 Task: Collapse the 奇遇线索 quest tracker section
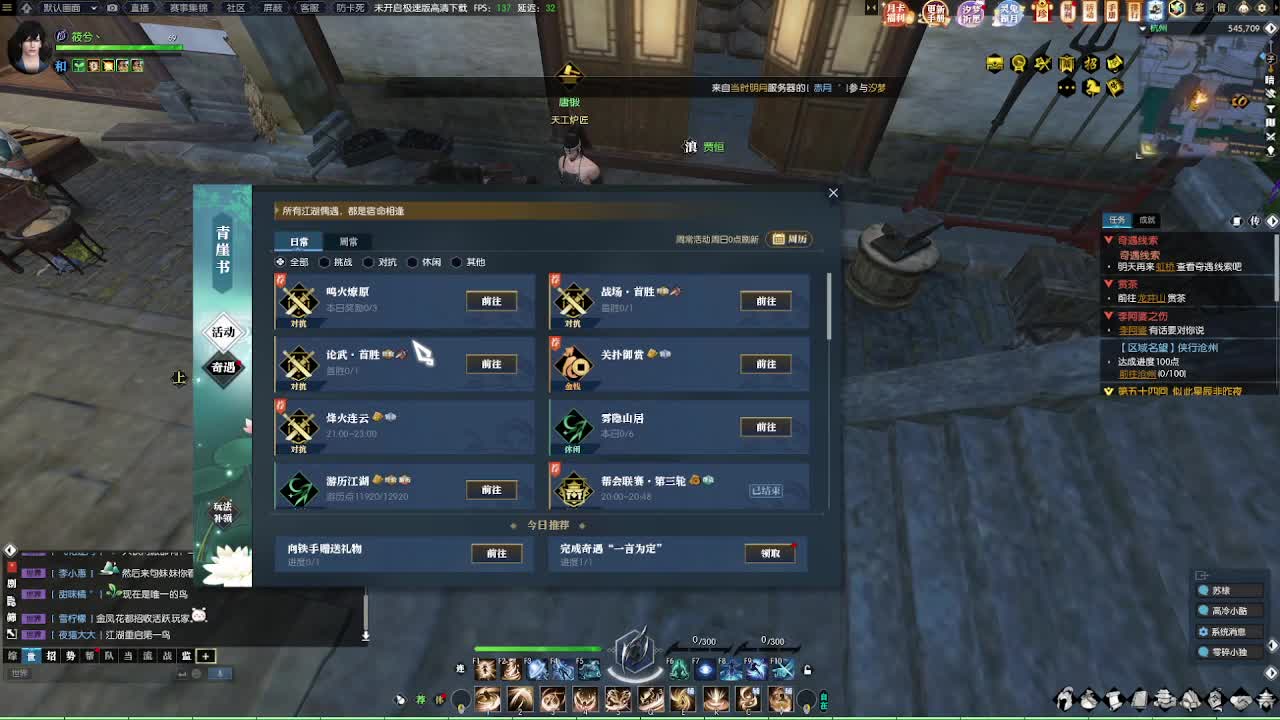(x=1112, y=240)
